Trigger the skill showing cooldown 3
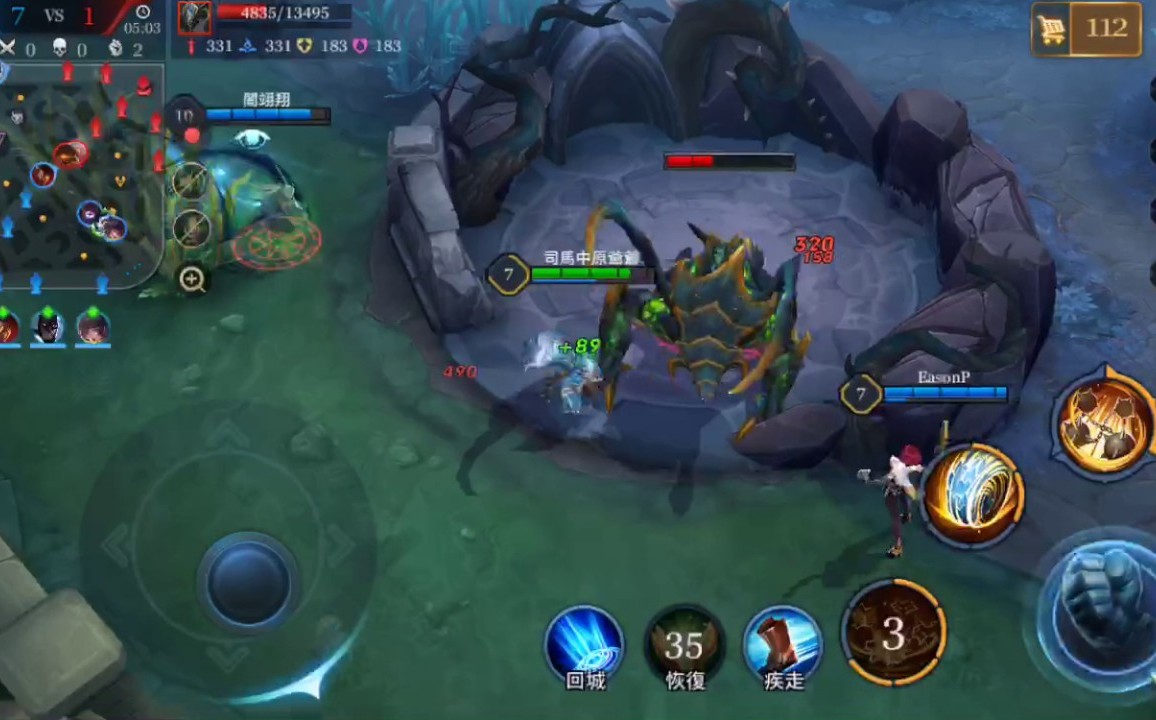The height and width of the screenshot is (720, 1156). (x=893, y=632)
